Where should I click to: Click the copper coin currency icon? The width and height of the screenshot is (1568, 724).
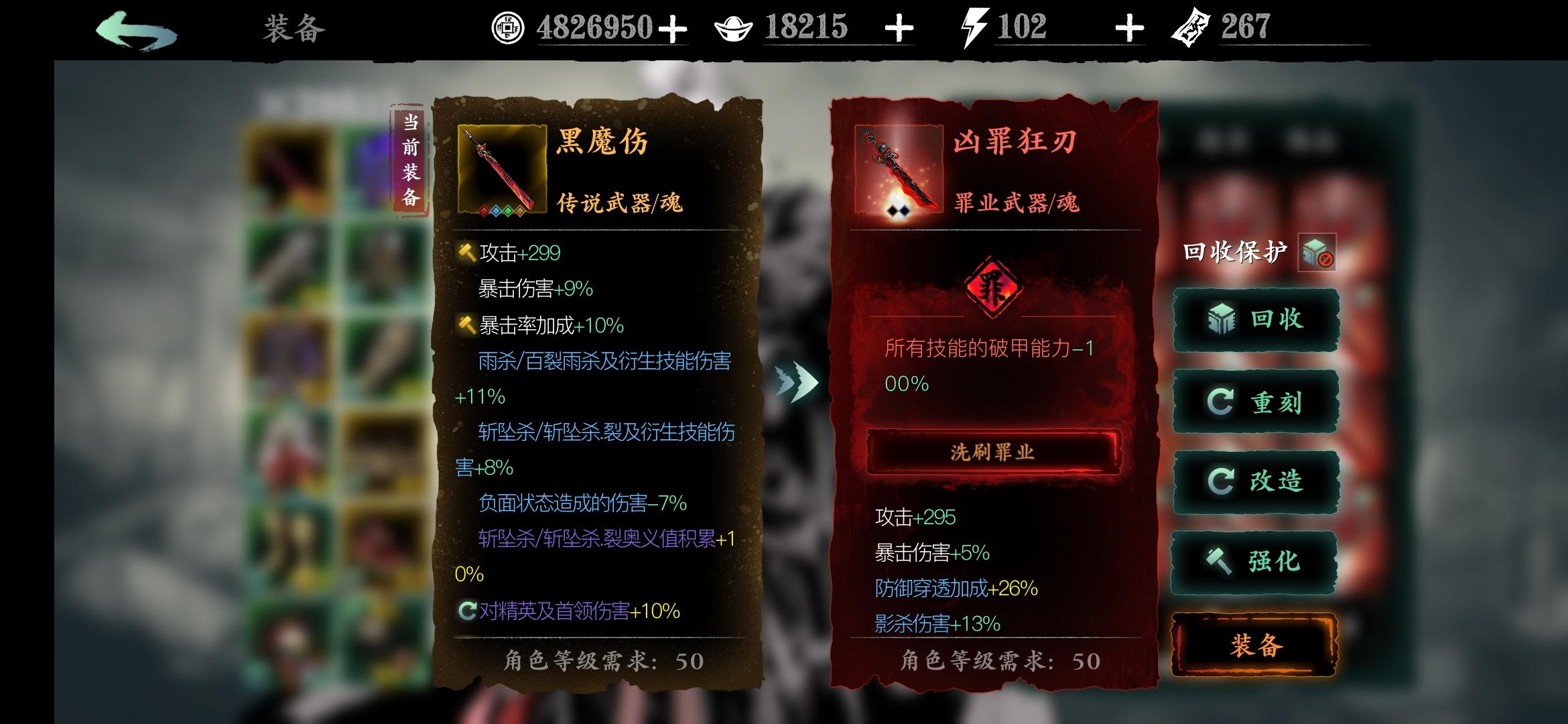[507, 25]
